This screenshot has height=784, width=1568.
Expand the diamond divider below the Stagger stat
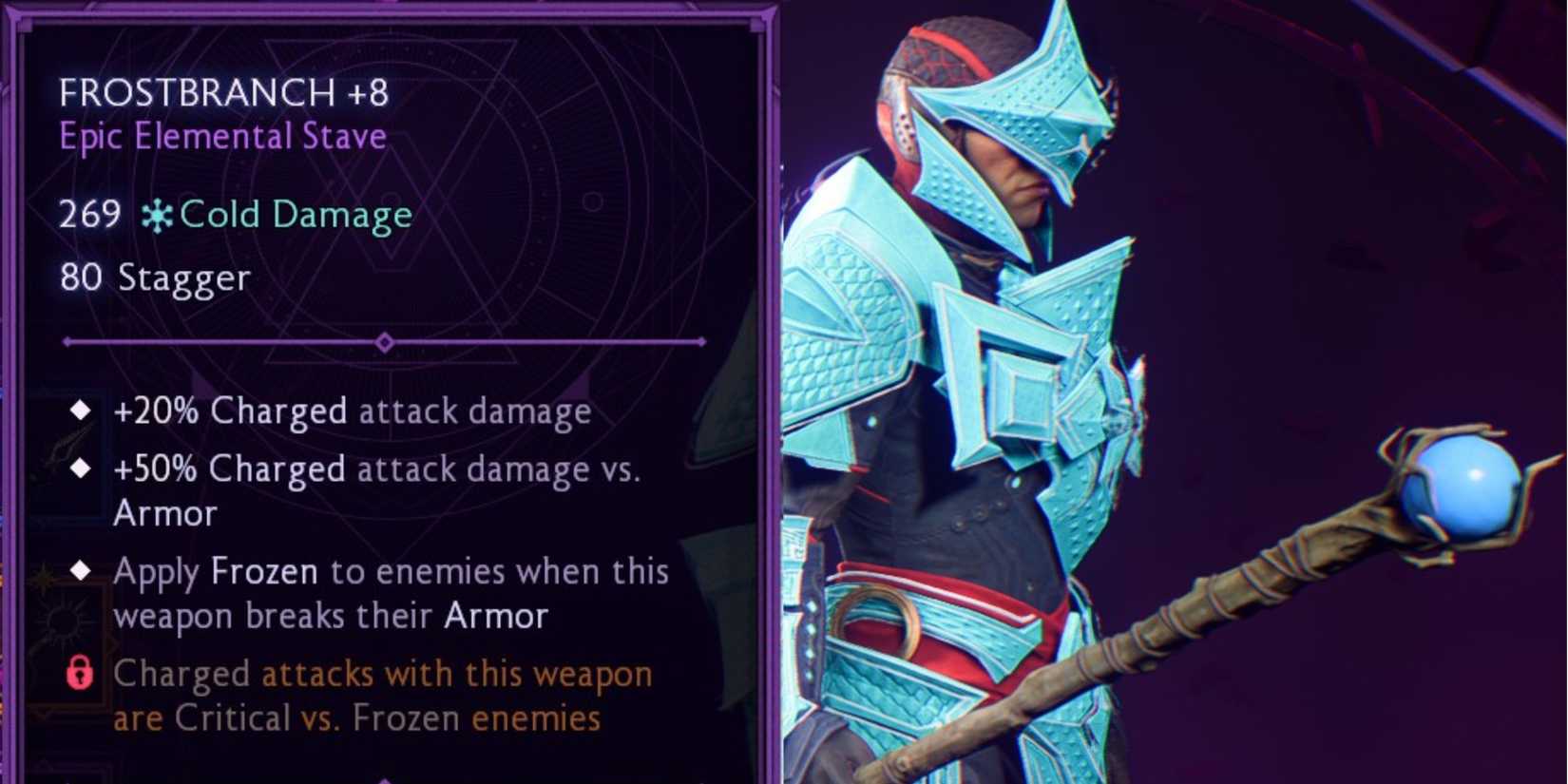[385, 339]
